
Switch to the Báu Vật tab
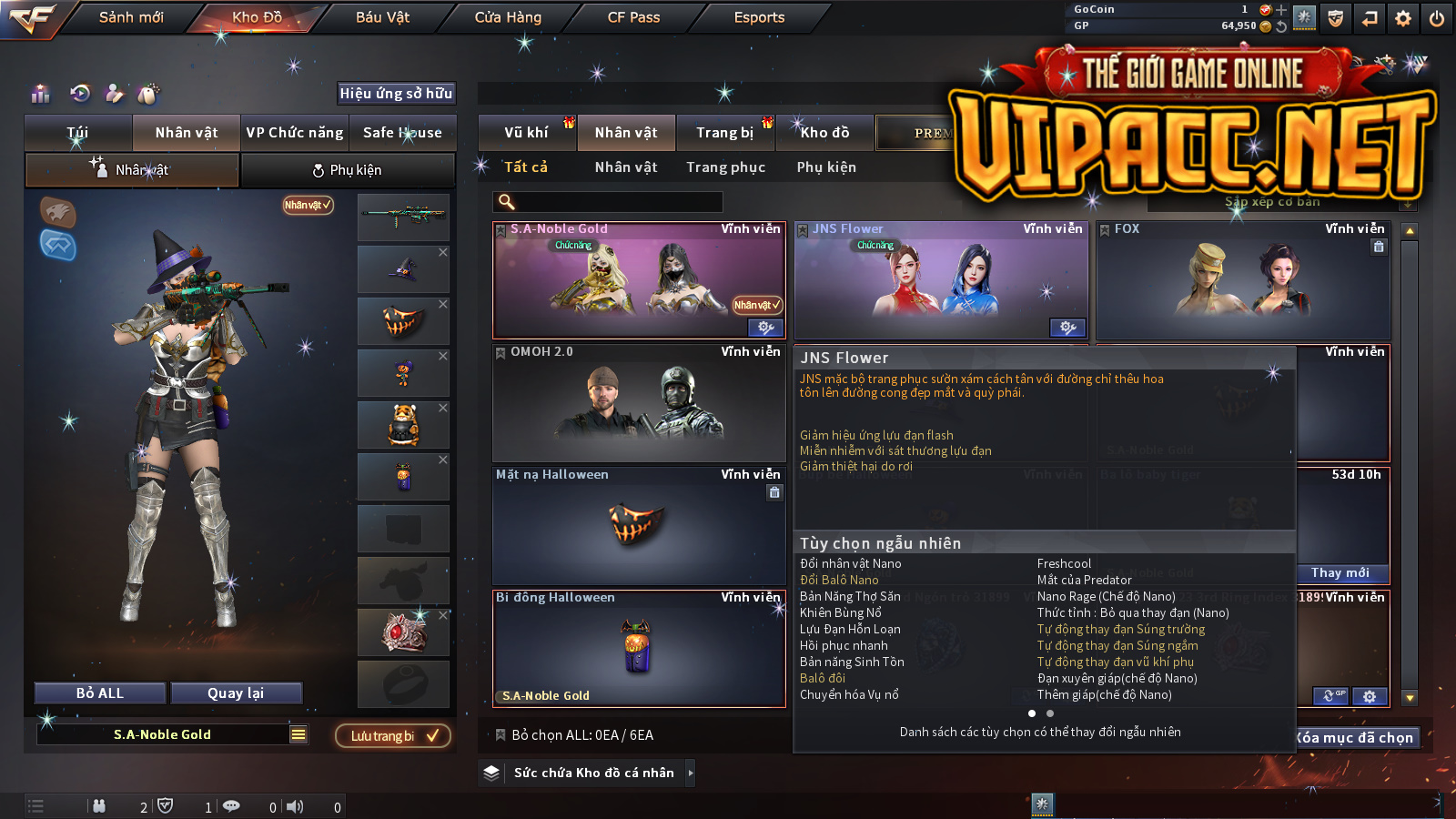382,17
